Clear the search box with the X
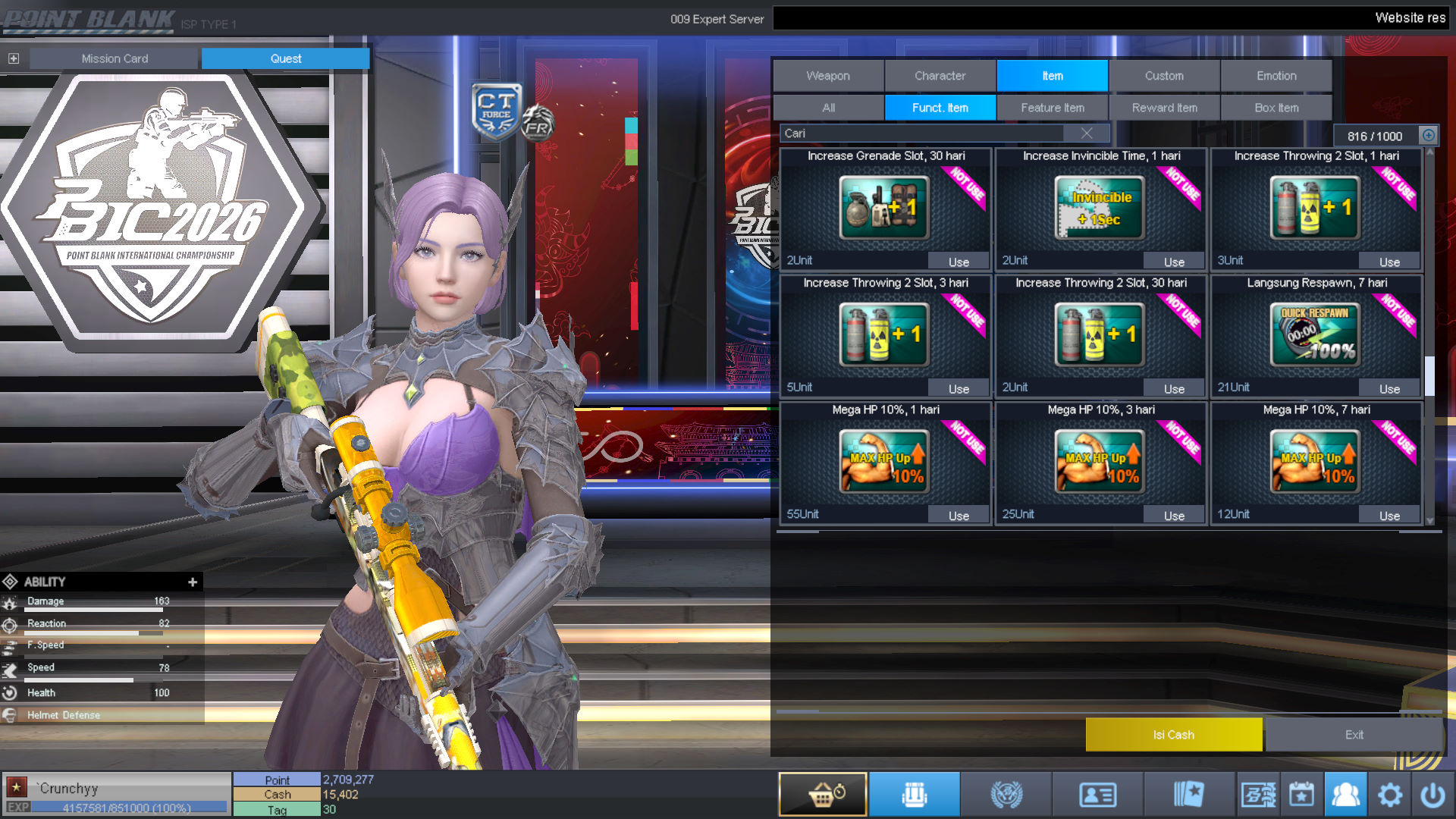1456x819 pixels. (1087, 133)
